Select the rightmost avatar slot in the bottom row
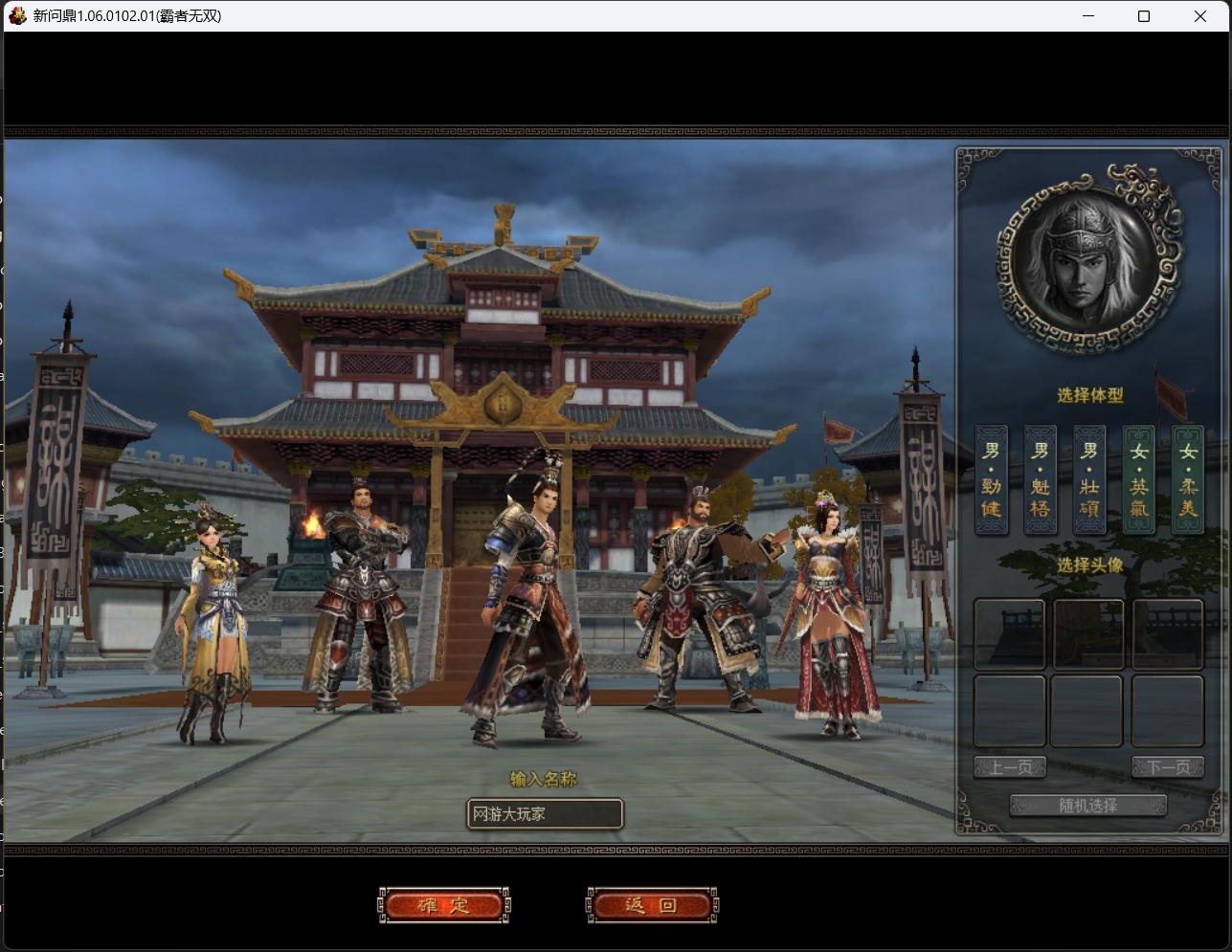This screenshot has height=952, width=1232. 1168,710
